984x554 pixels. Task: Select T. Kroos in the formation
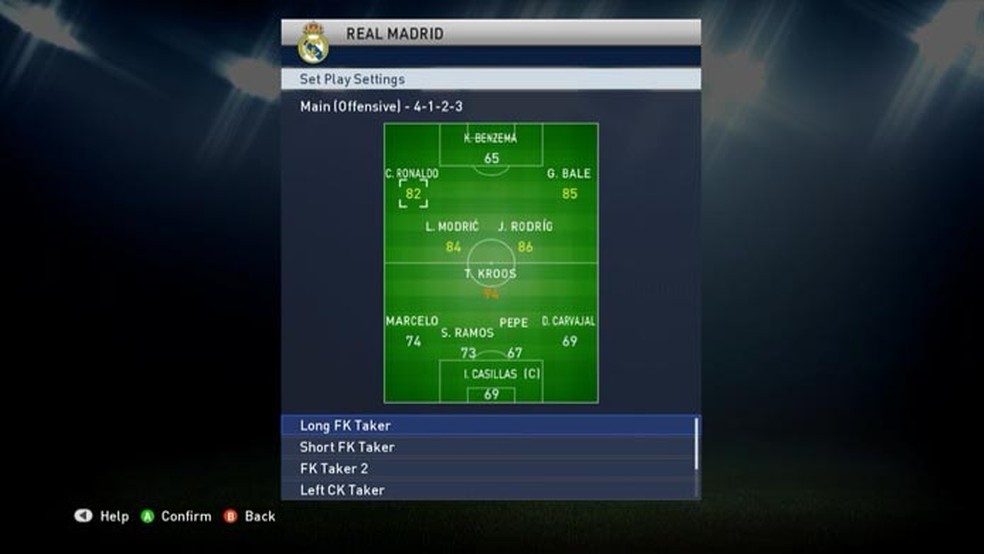491,284
